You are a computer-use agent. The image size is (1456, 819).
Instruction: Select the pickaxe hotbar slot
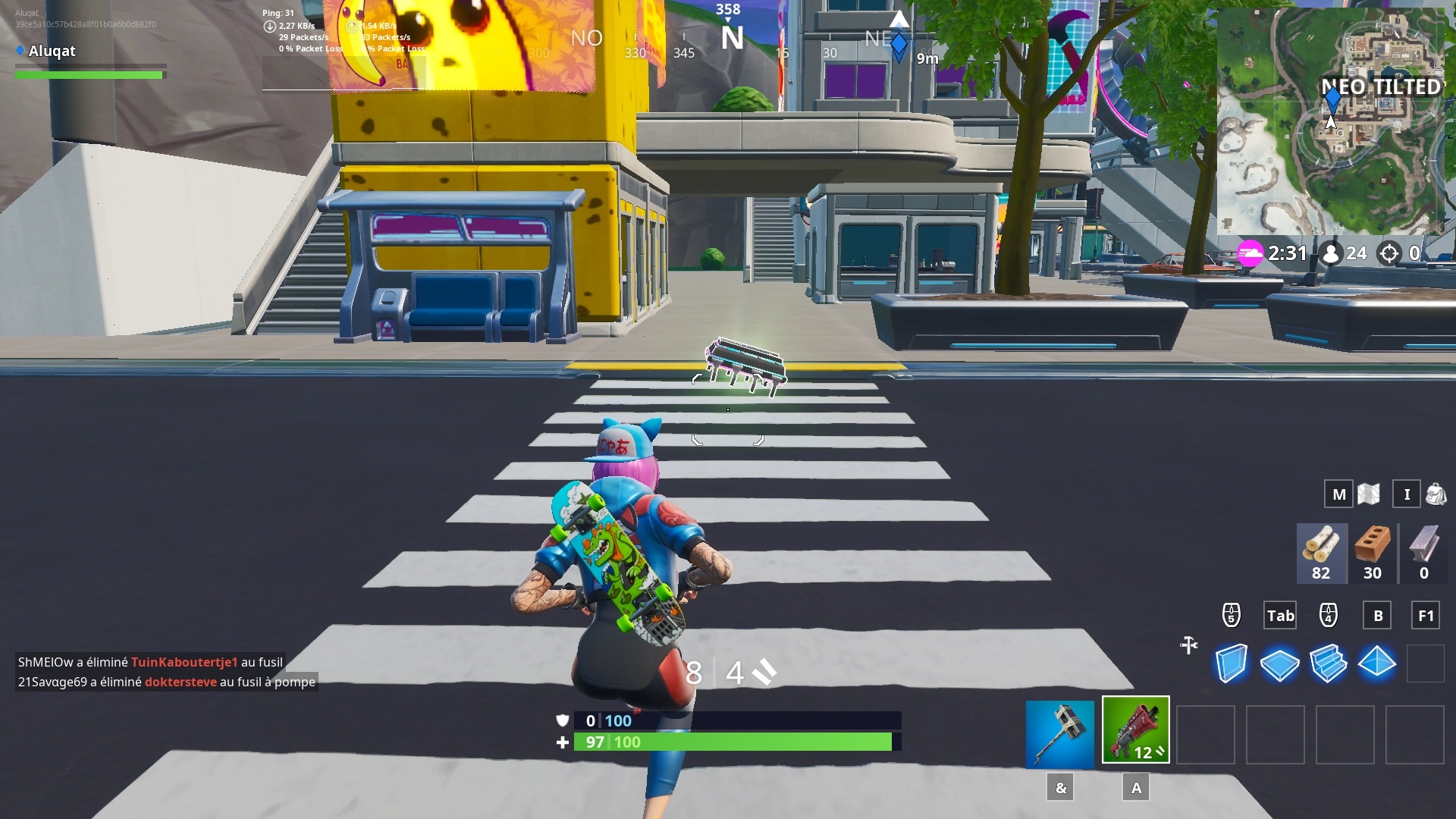[1059, 733]
